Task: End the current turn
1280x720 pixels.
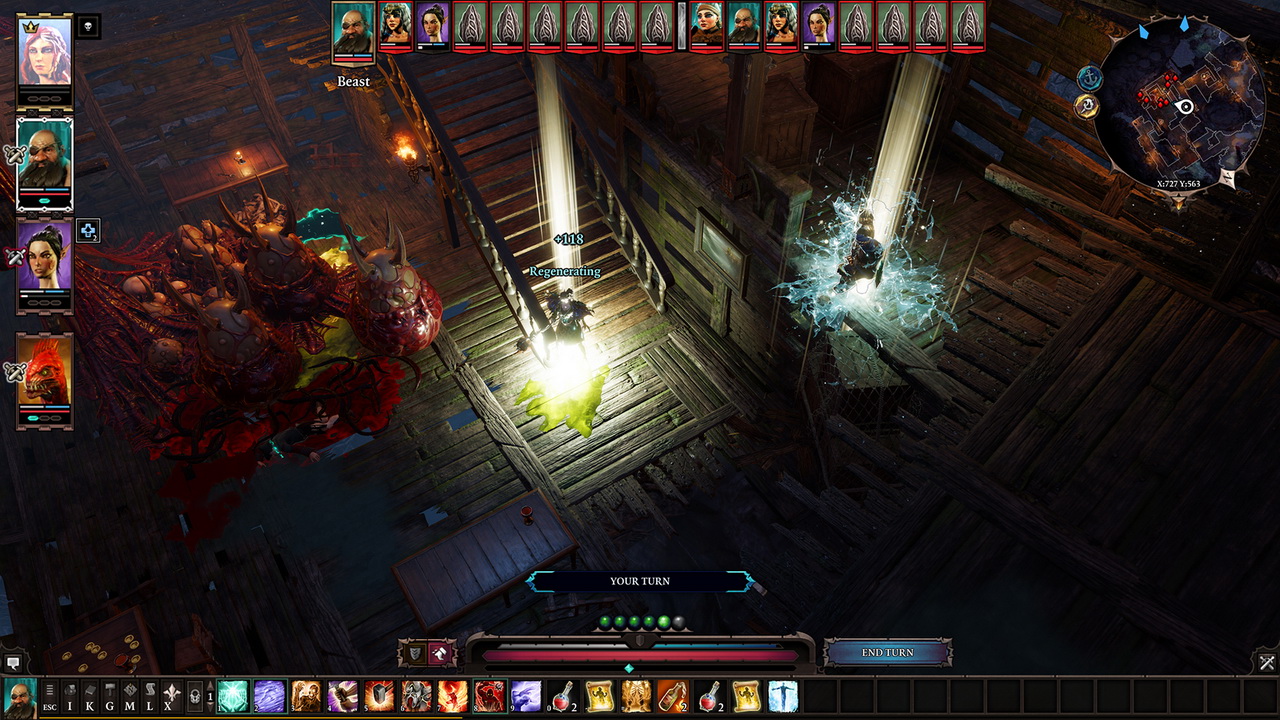Action: click(887, 653)
